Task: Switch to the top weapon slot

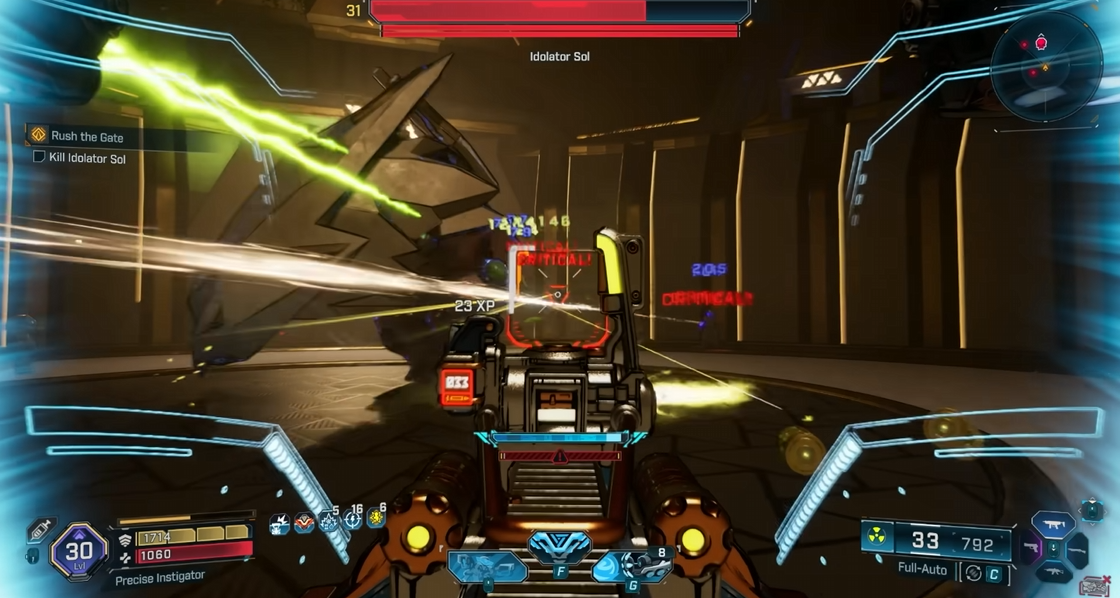Action: (1053, 523)
